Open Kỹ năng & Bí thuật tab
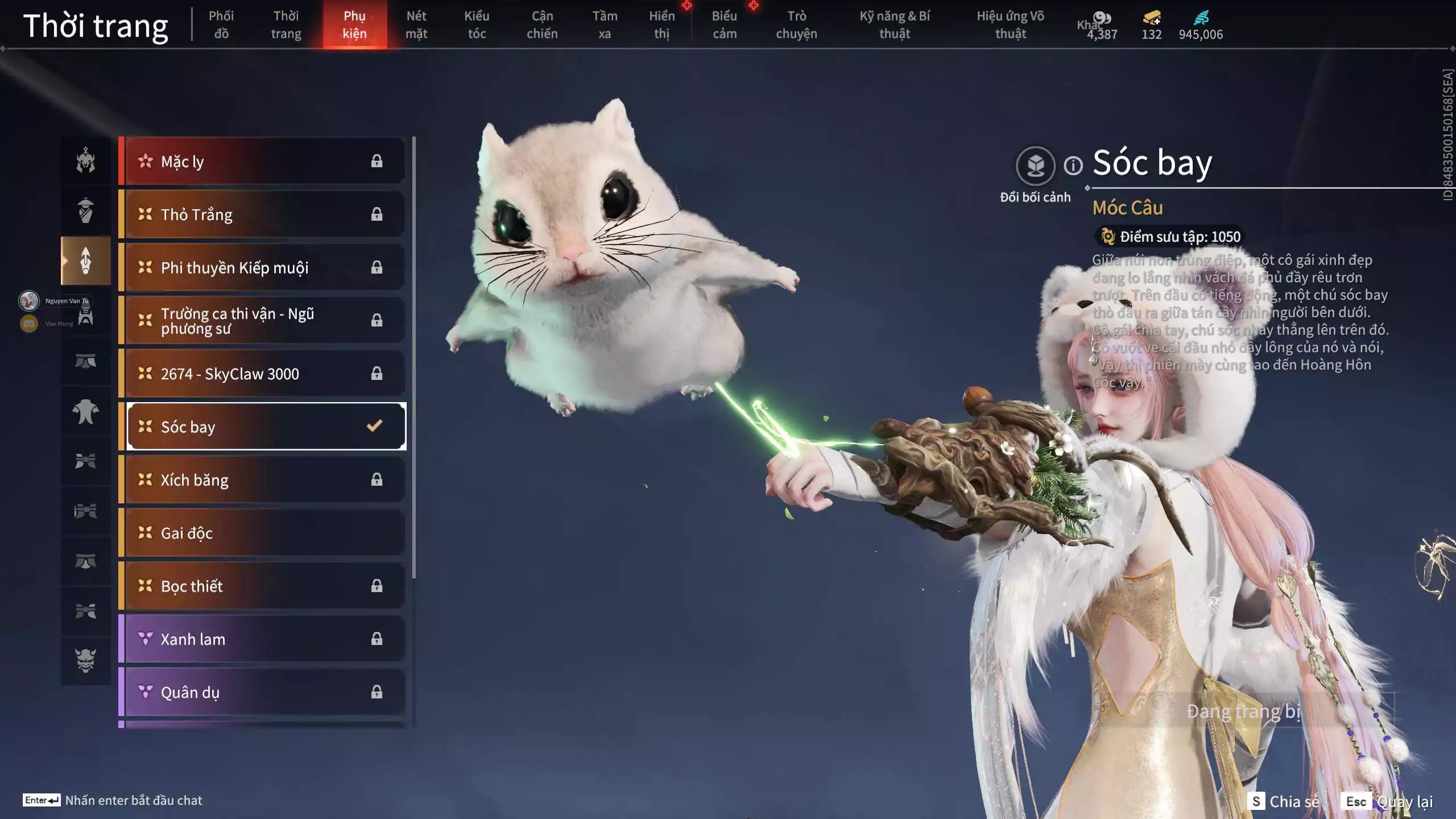 895,24
